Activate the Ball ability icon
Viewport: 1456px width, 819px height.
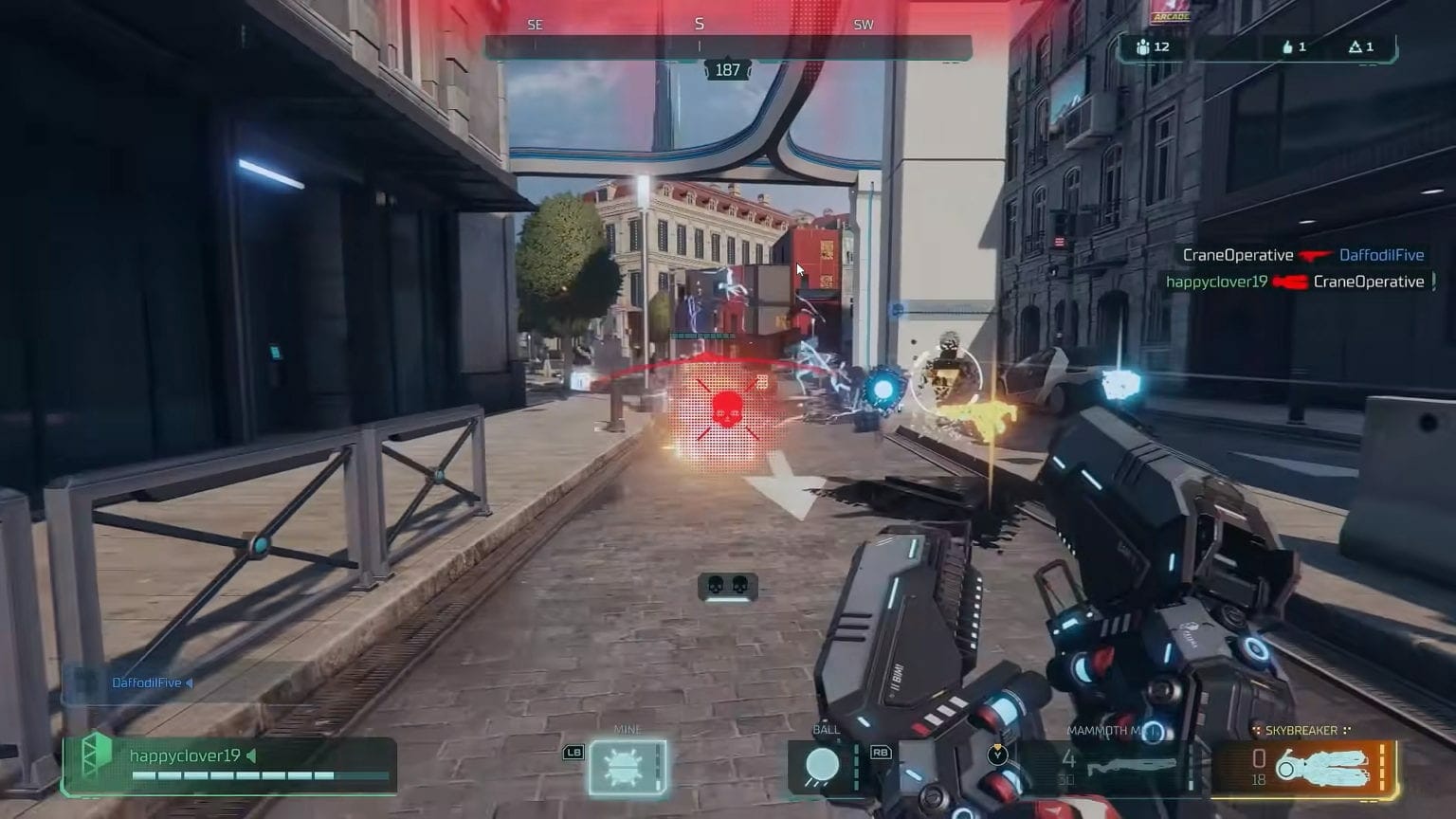[822, 766]
